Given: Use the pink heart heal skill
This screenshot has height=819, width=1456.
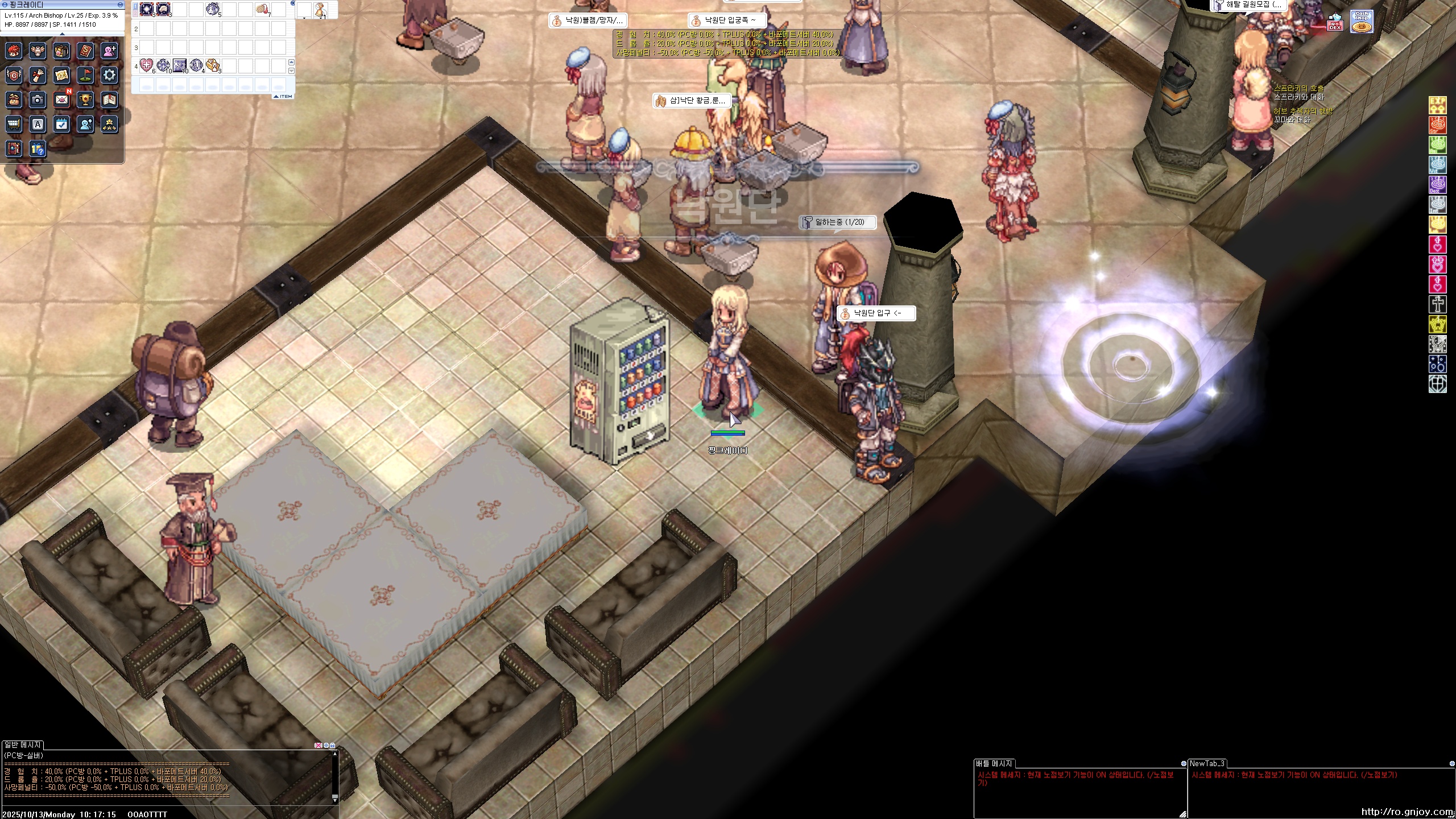Looking at the screenshot, I should pyautogui.click(x=146, y=65).
